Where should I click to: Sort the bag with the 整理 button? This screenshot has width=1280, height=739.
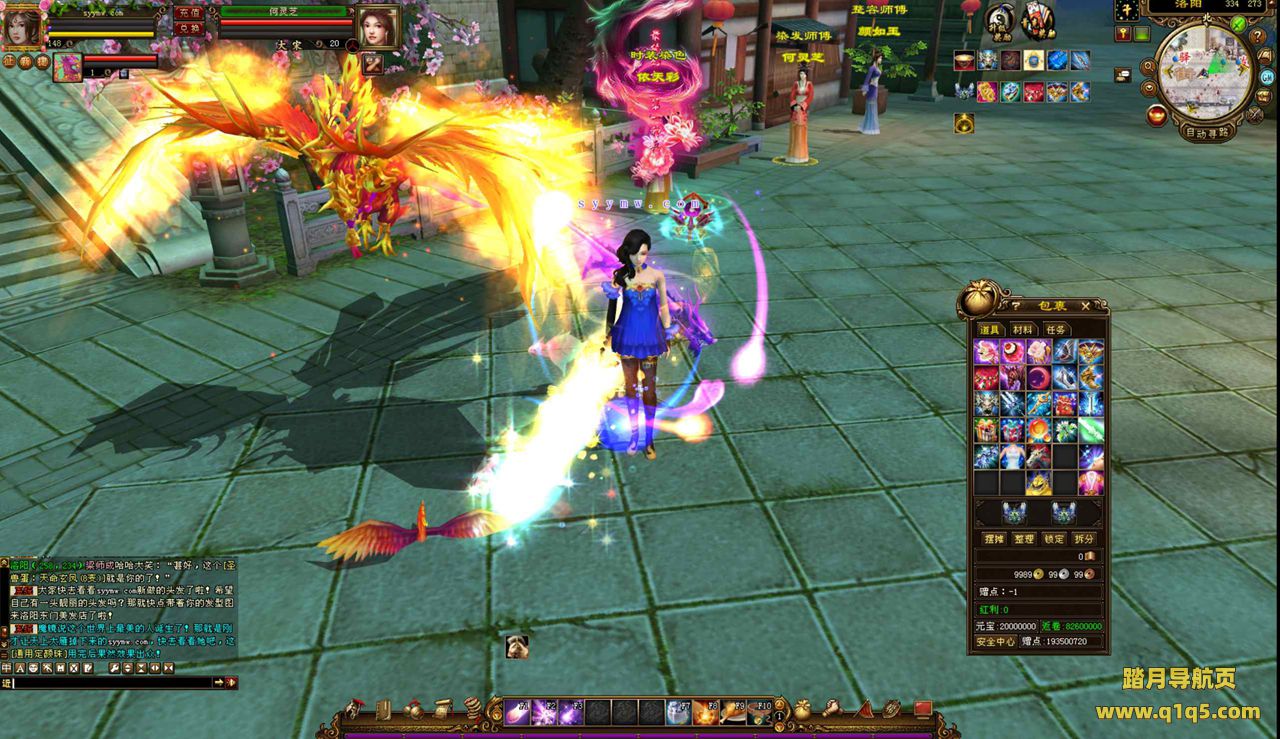[x=1023, y=538]
